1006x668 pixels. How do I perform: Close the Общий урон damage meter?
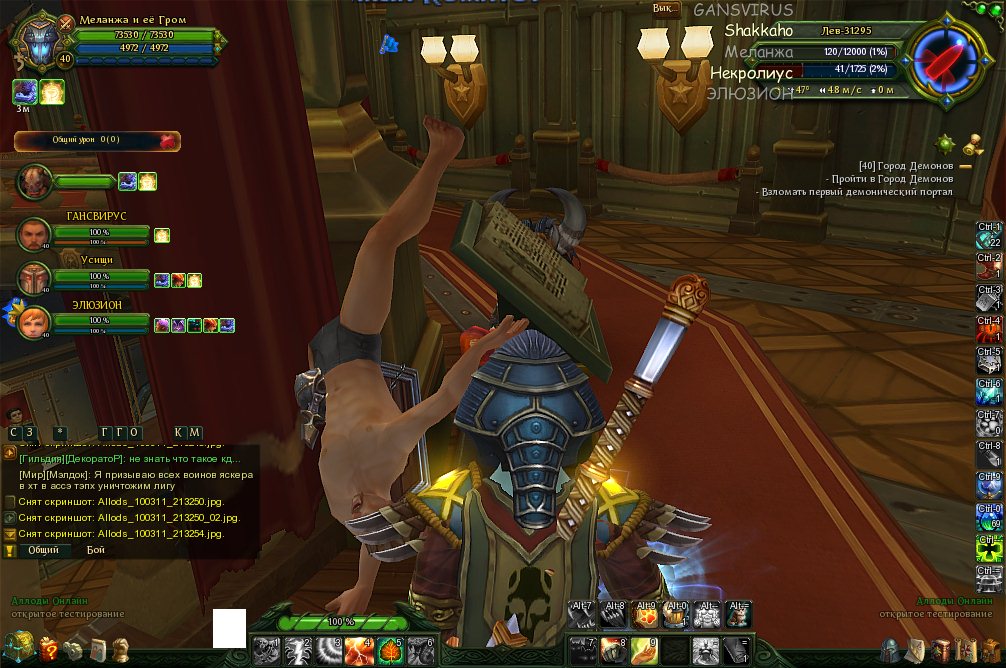tap(168, 141)
